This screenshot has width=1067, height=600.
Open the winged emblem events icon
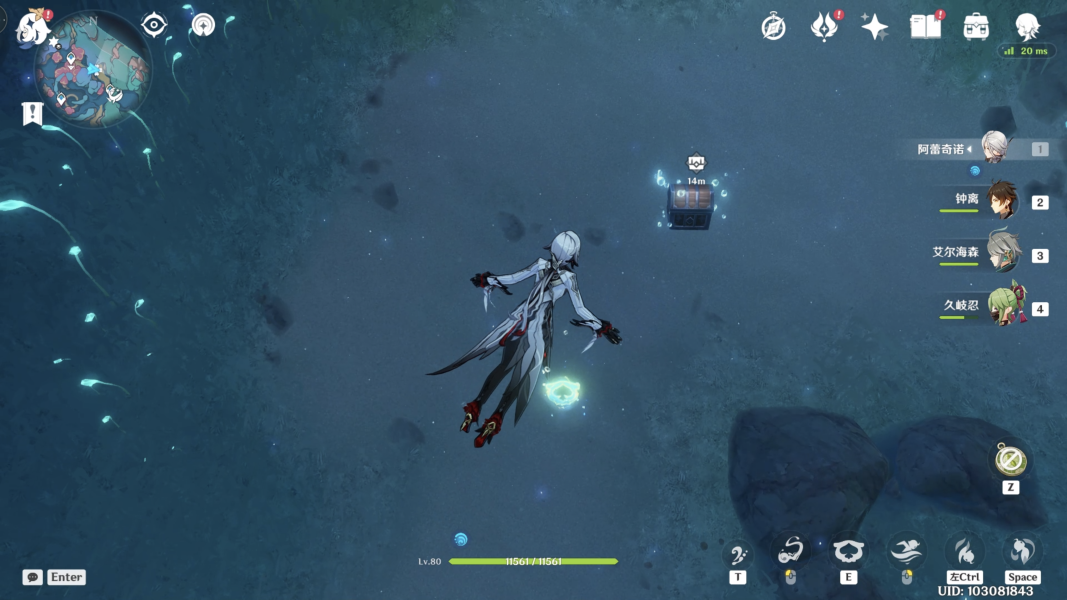point(824,27)
